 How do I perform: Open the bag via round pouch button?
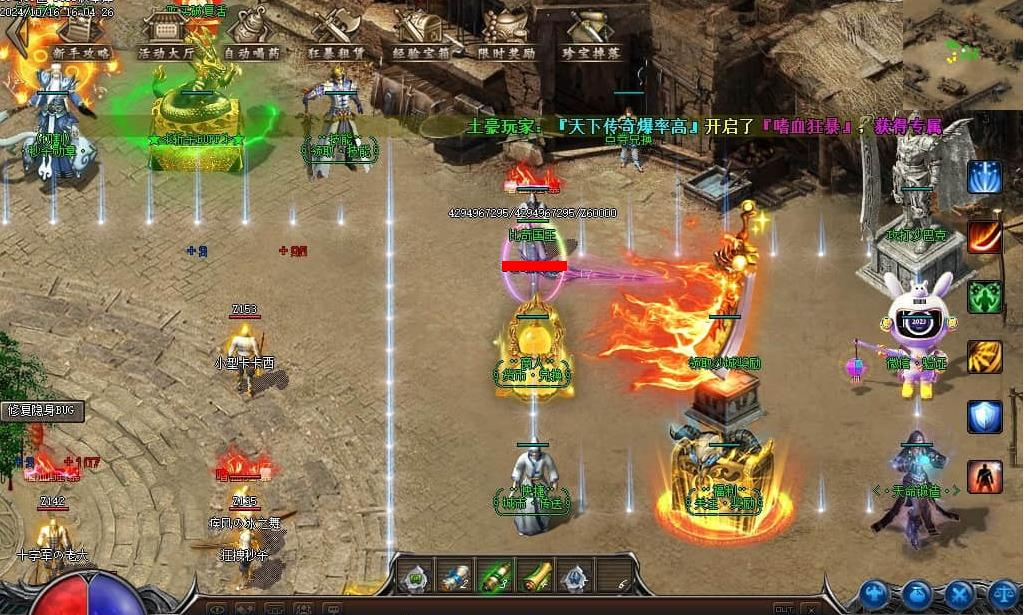point(917,594)
